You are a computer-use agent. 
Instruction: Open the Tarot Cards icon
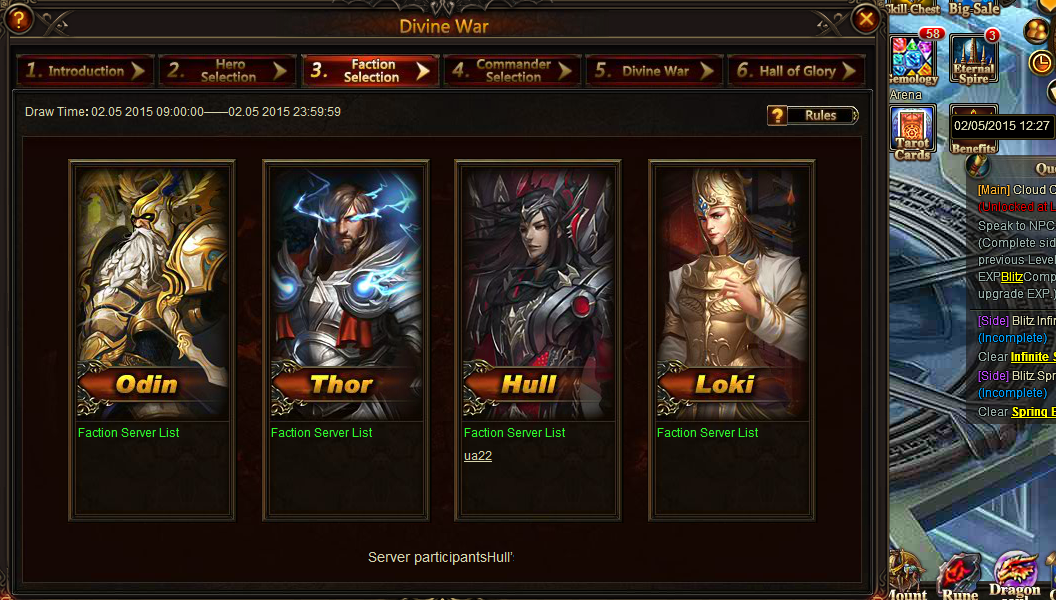tap(913, 130)
